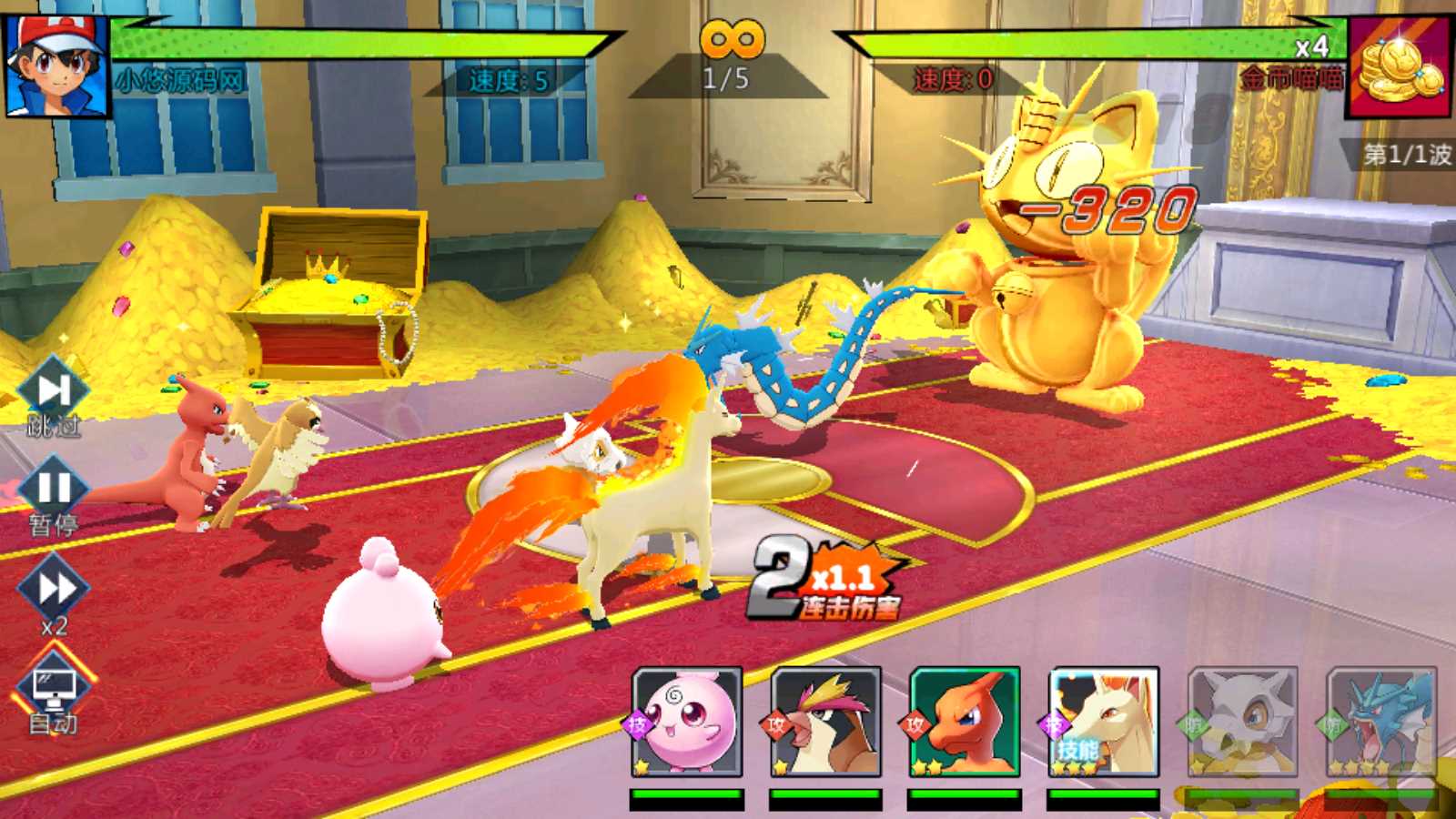Image resolution: width=1456 pixels, height=819 pixels.
Task: Select the Pidgeot portrait card
Action: click(x=825, y=722)
